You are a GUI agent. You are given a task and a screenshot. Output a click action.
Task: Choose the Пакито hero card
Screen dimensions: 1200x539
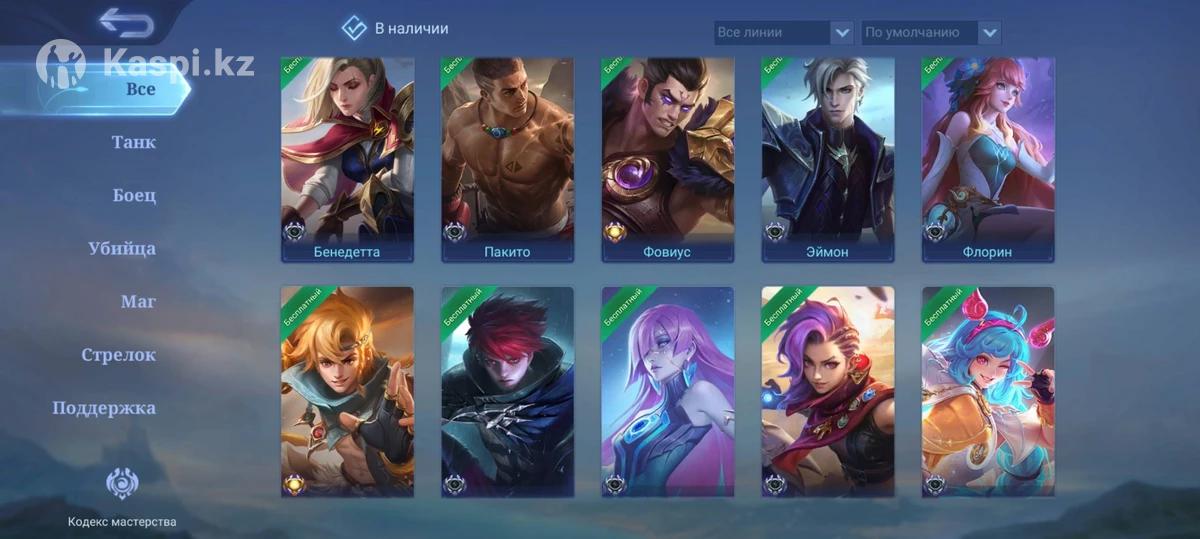507,159
